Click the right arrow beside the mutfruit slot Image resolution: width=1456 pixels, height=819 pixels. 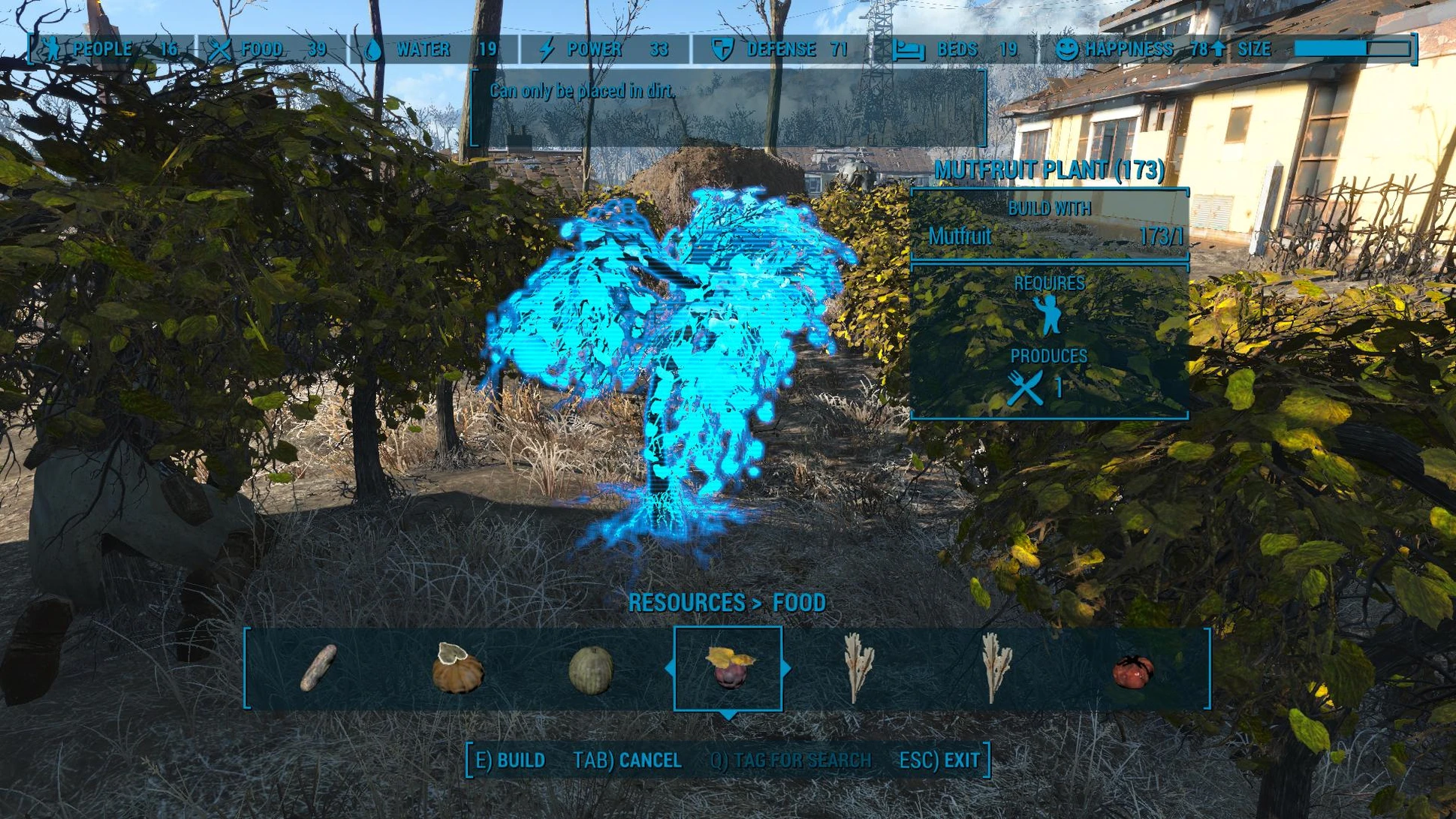pos(786,667)
